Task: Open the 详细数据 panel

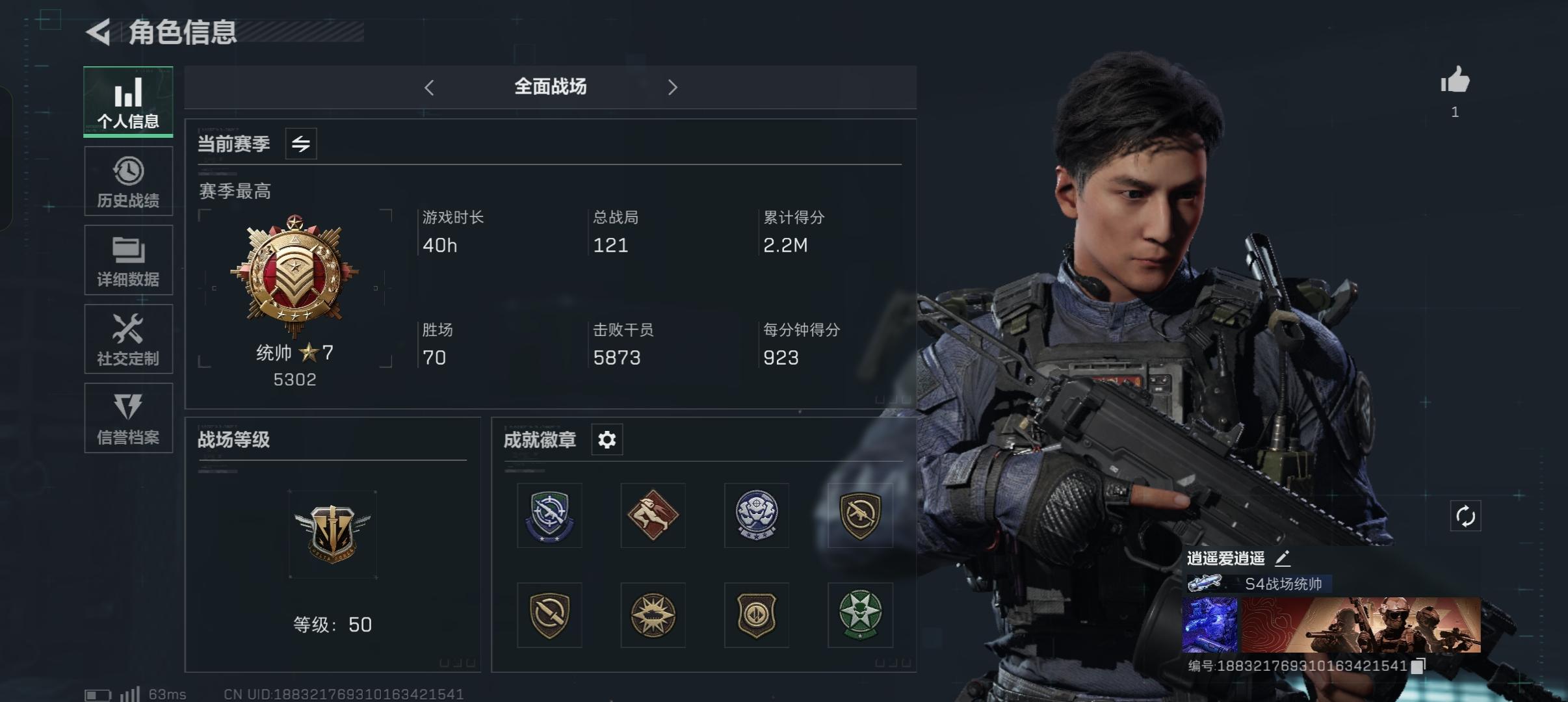Action: pos(128,260)
